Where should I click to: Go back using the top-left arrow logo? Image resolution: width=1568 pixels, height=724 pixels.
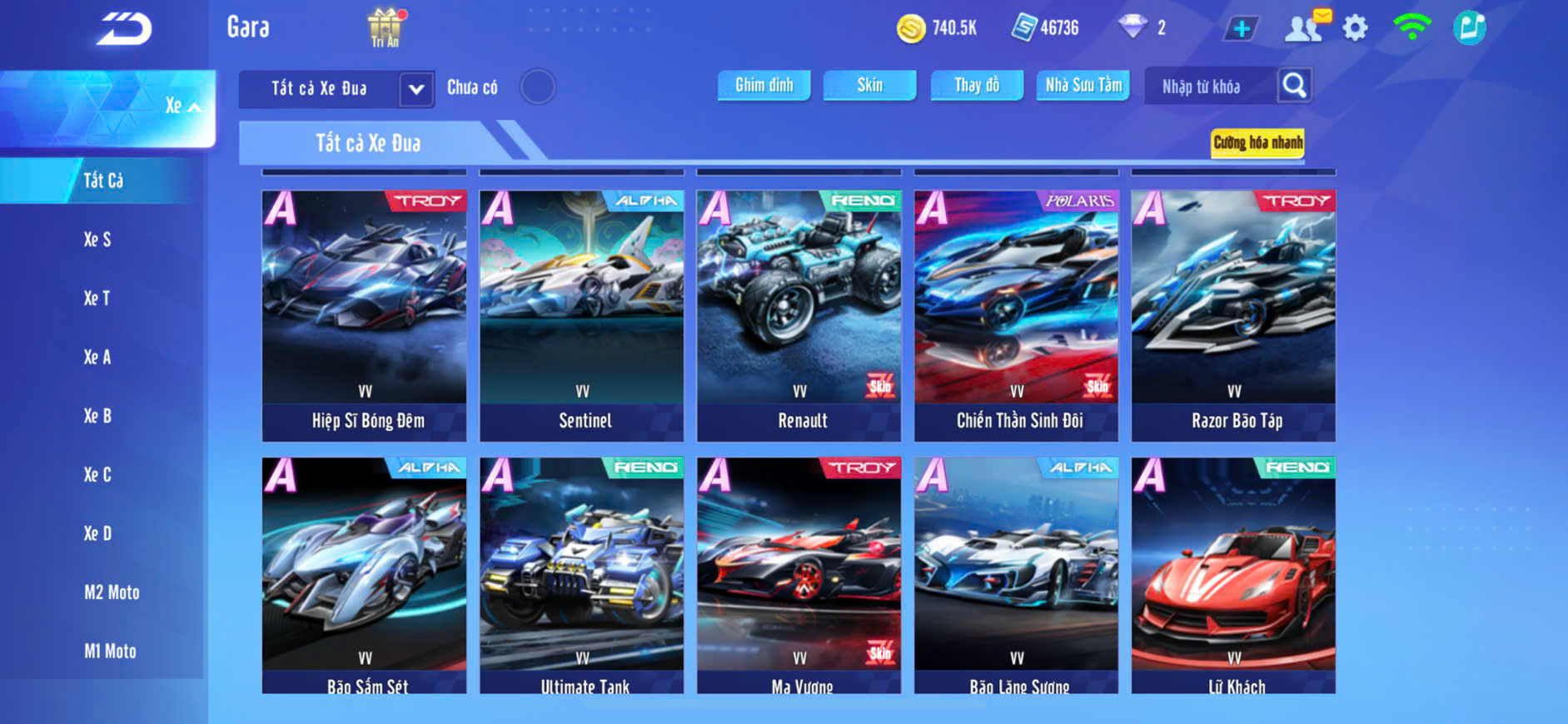tap(125, 29)
